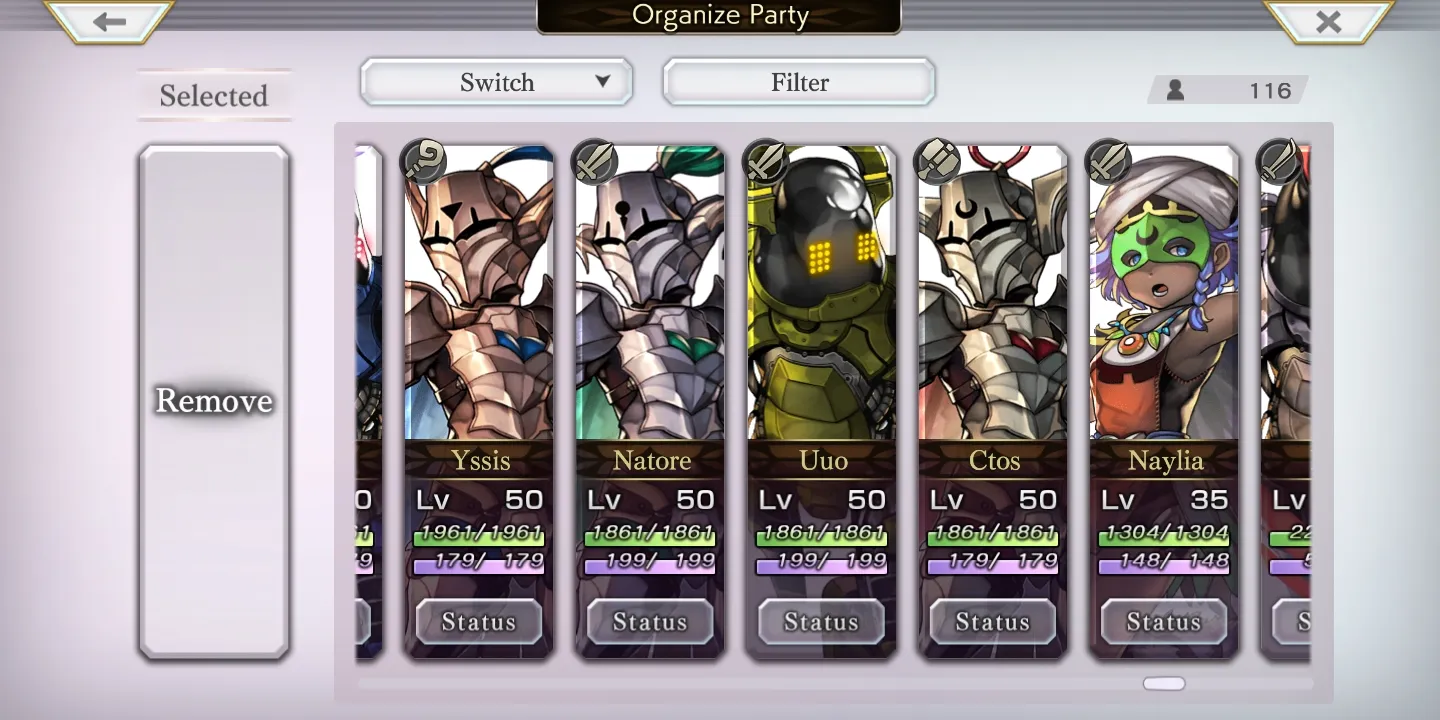Open the Filter options
The height and width of the screenshot is (720, 1440).
pos(799,82)
